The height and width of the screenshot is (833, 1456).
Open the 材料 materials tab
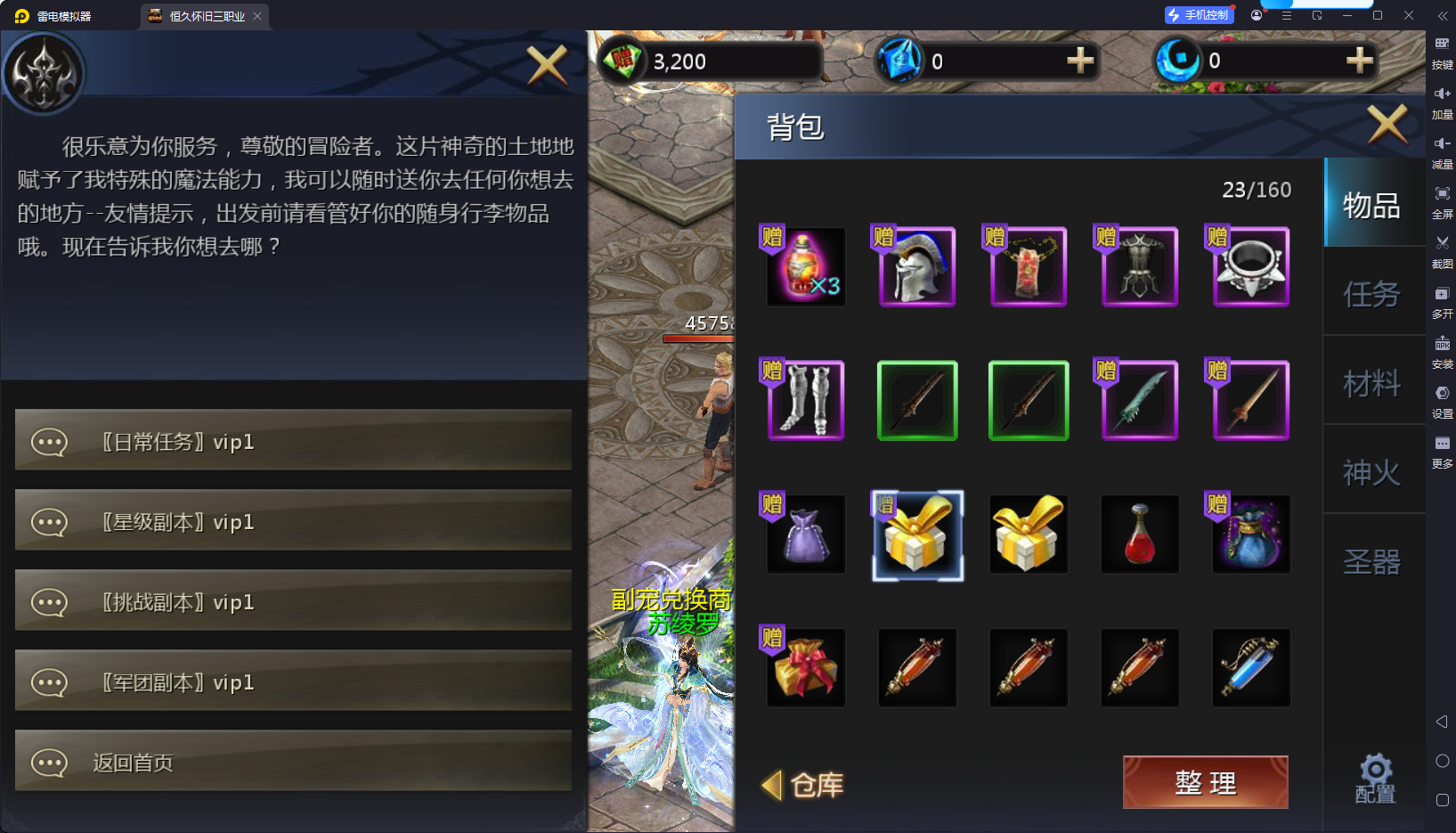click(x=1371, y=383)
